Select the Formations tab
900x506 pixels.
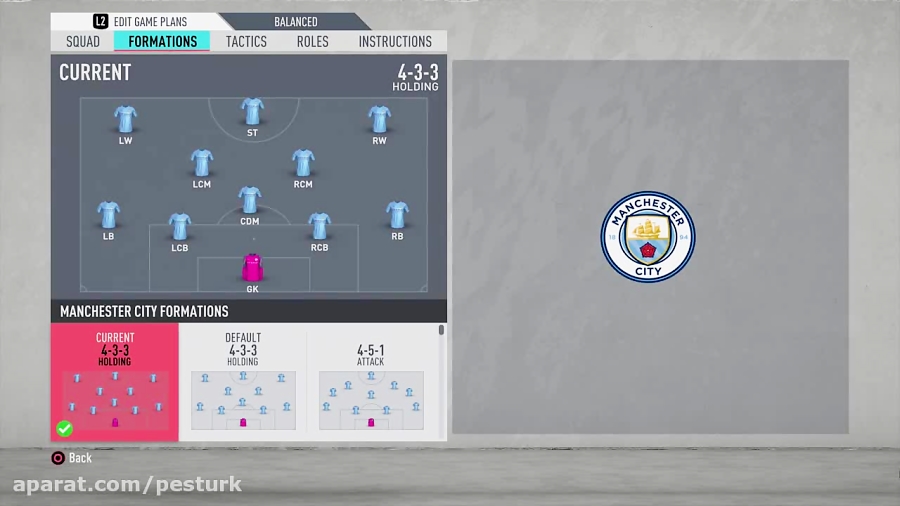(162, 41)
